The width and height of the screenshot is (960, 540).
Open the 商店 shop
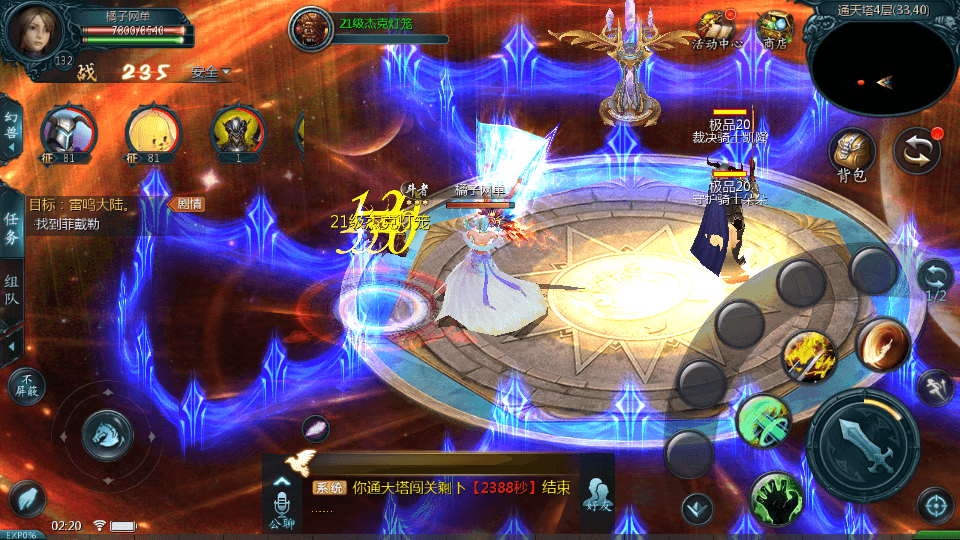coord(775,29)
